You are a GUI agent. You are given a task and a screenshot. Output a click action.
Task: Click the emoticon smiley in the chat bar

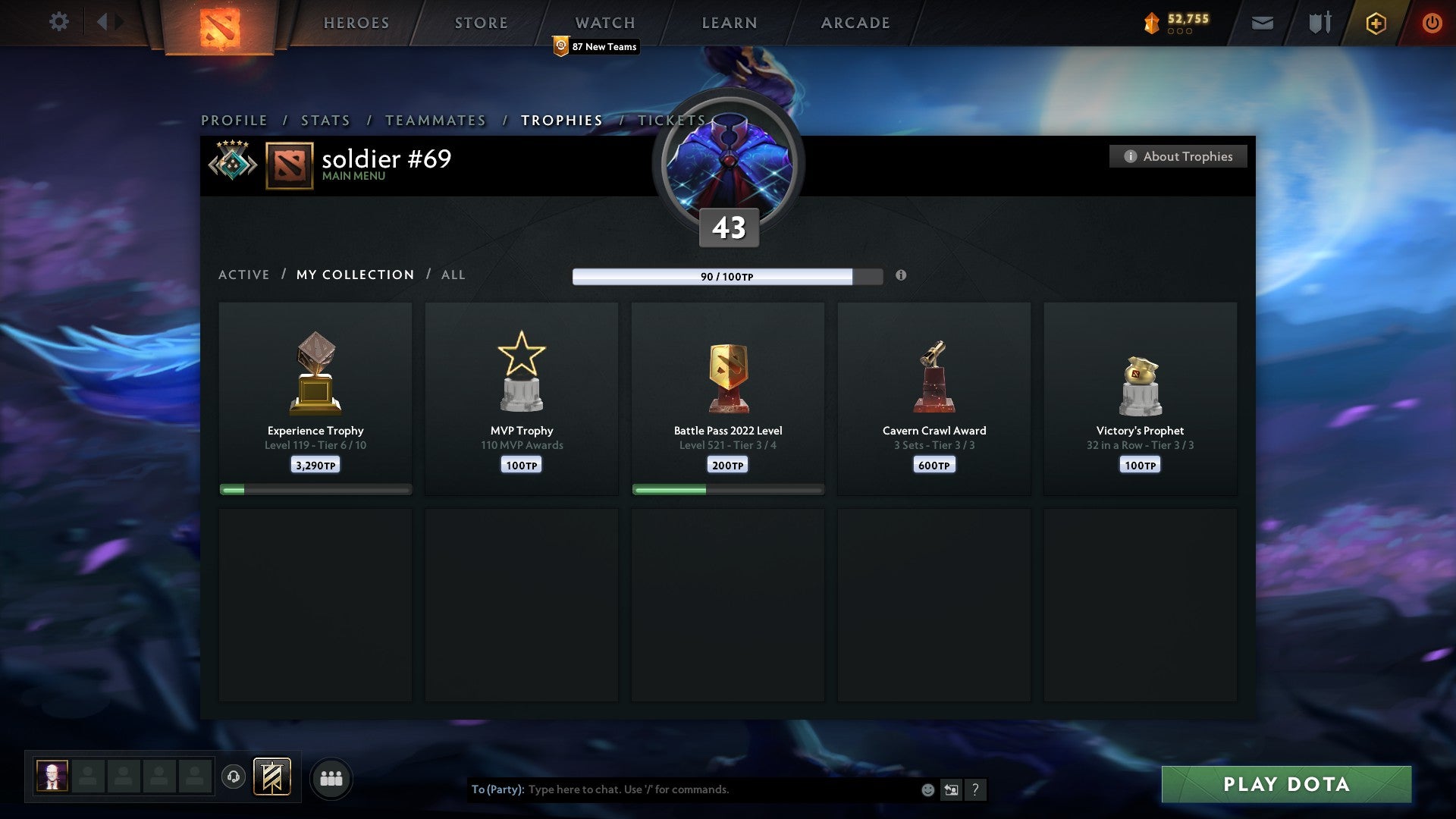click(x=927, y=789)
